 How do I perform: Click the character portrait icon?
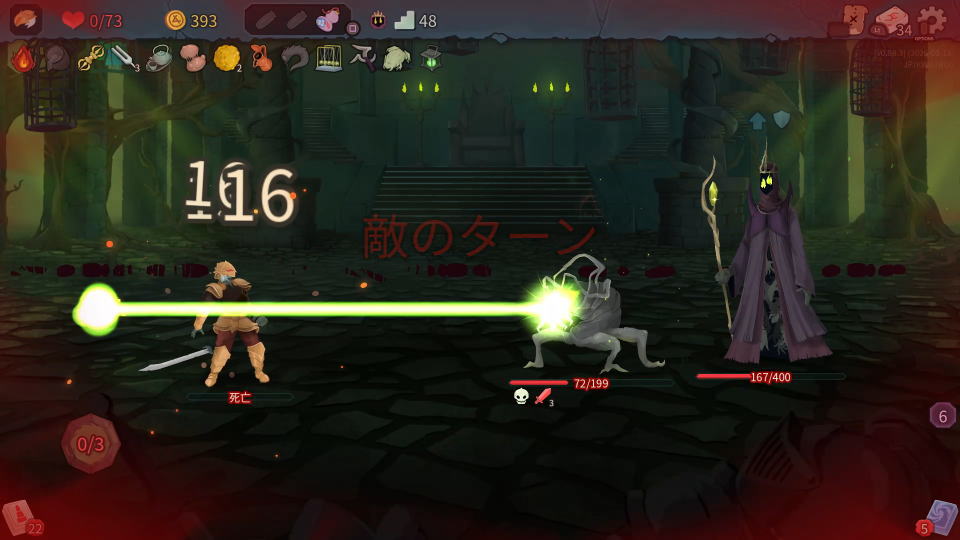pyautogui.click(x=26, y=20)
